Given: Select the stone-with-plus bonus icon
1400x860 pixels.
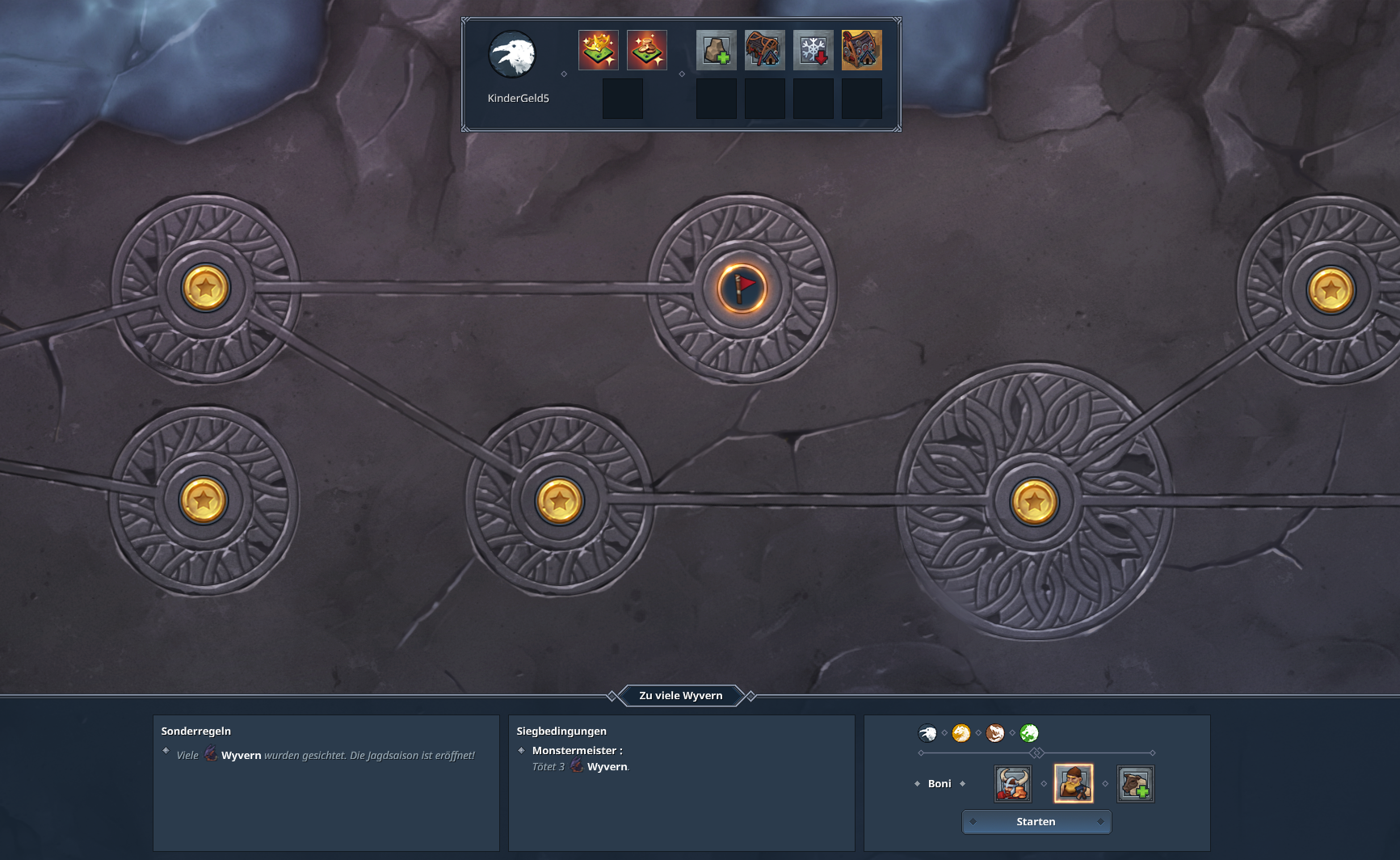Looking at the screenshot, I should point(717,49).
